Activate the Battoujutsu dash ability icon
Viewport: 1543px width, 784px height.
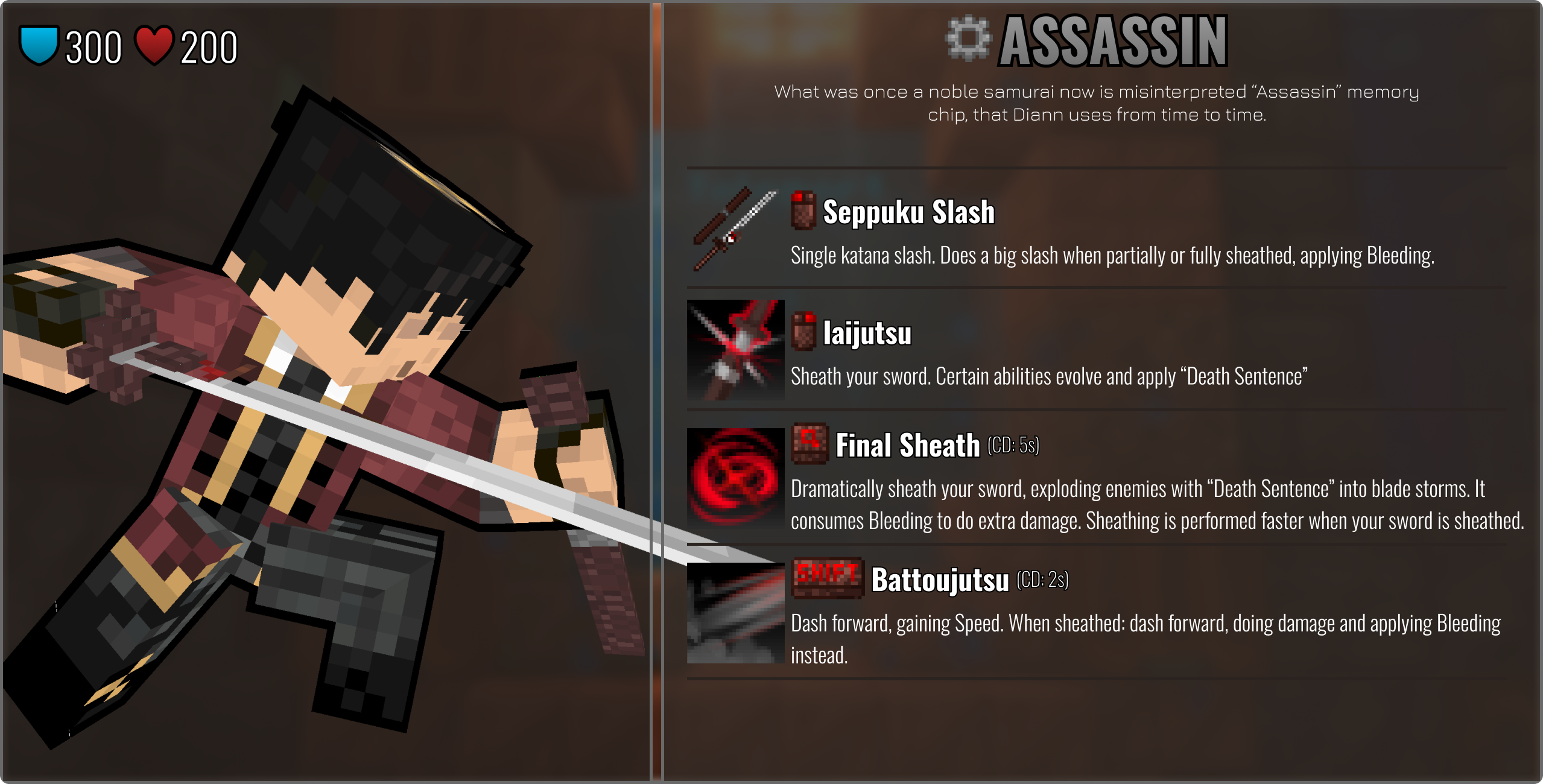click(x=735, y=613)
